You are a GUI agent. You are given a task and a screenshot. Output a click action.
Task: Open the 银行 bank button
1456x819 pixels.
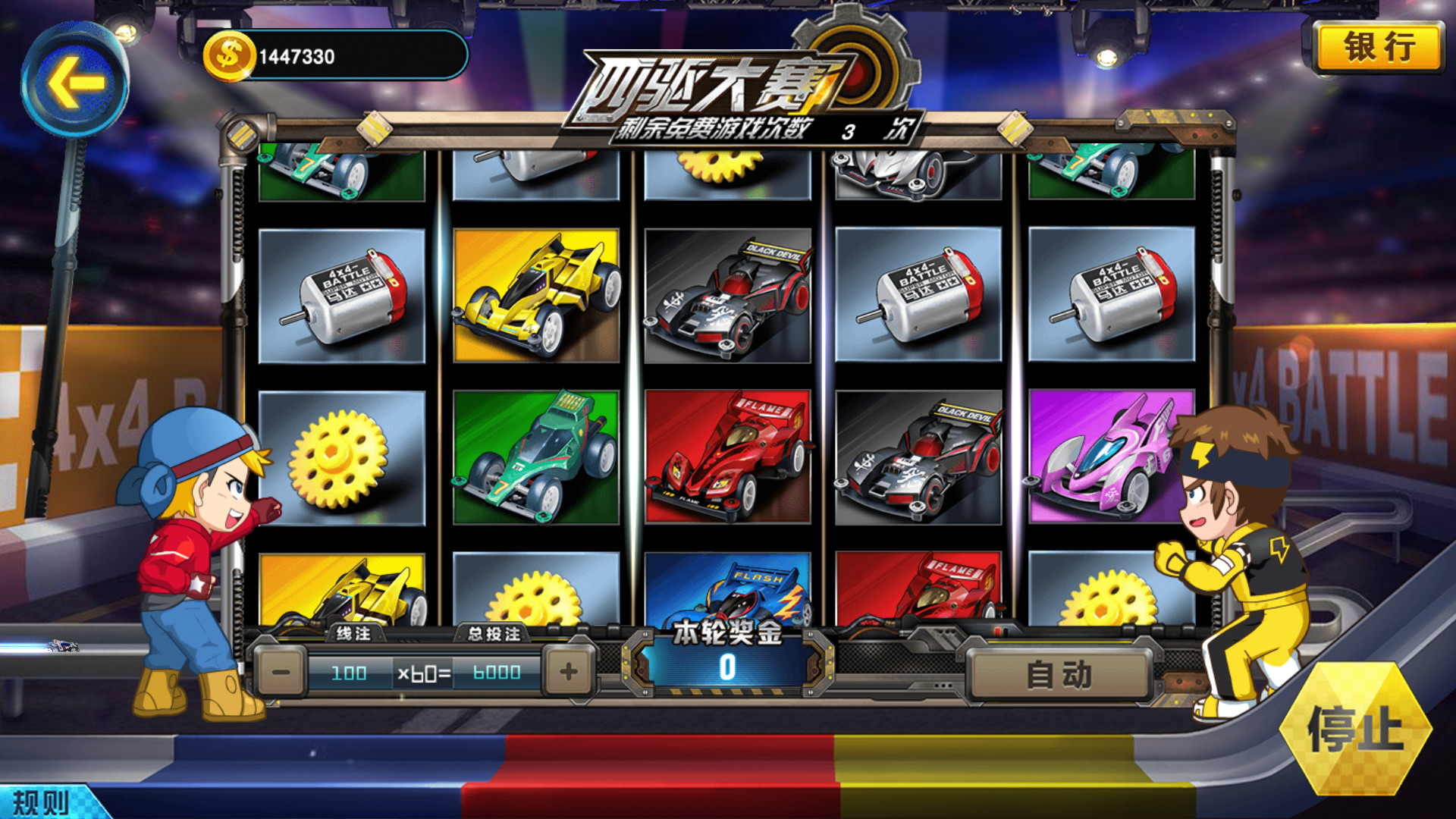[x=1379, y=48]
